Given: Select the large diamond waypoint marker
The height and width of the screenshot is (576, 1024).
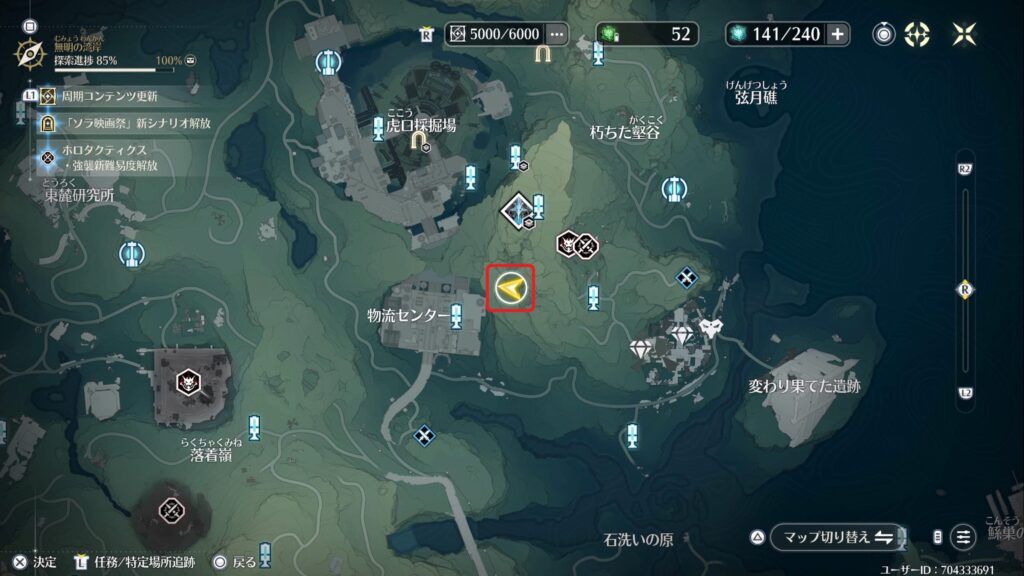Looking at the screenshot, I should (519, 209).
